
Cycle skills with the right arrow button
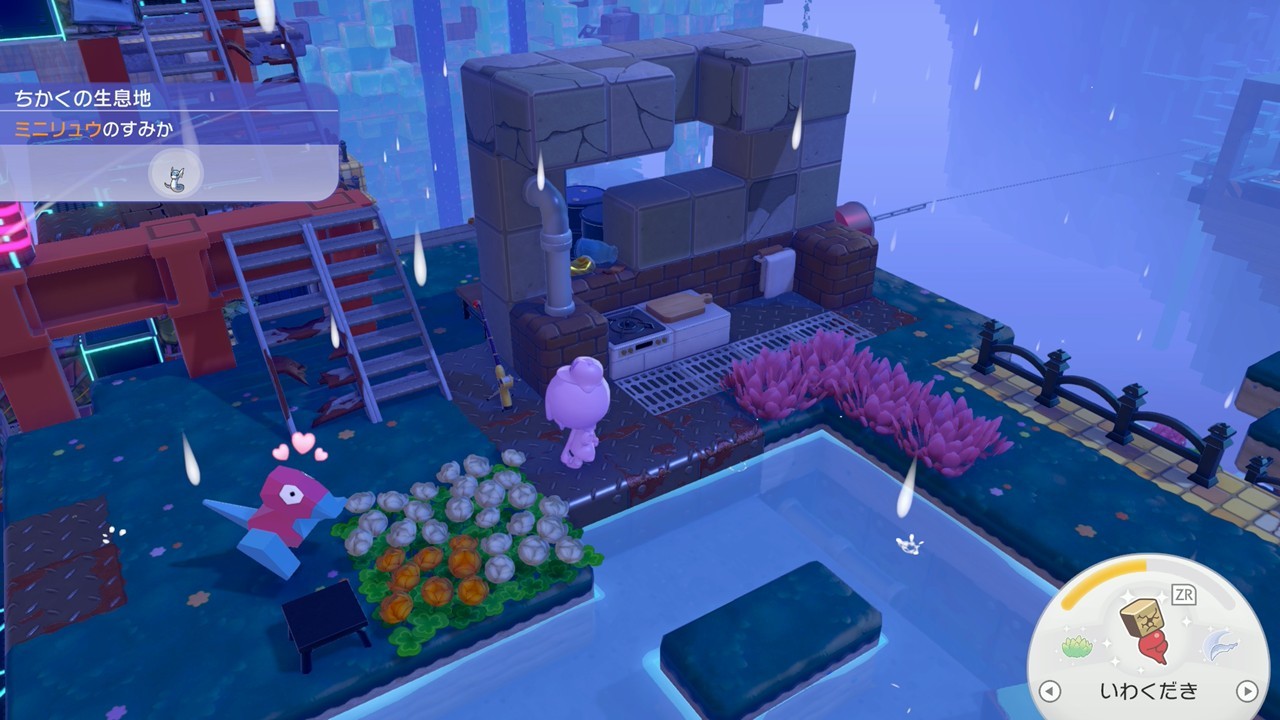tap(1246, 691)
